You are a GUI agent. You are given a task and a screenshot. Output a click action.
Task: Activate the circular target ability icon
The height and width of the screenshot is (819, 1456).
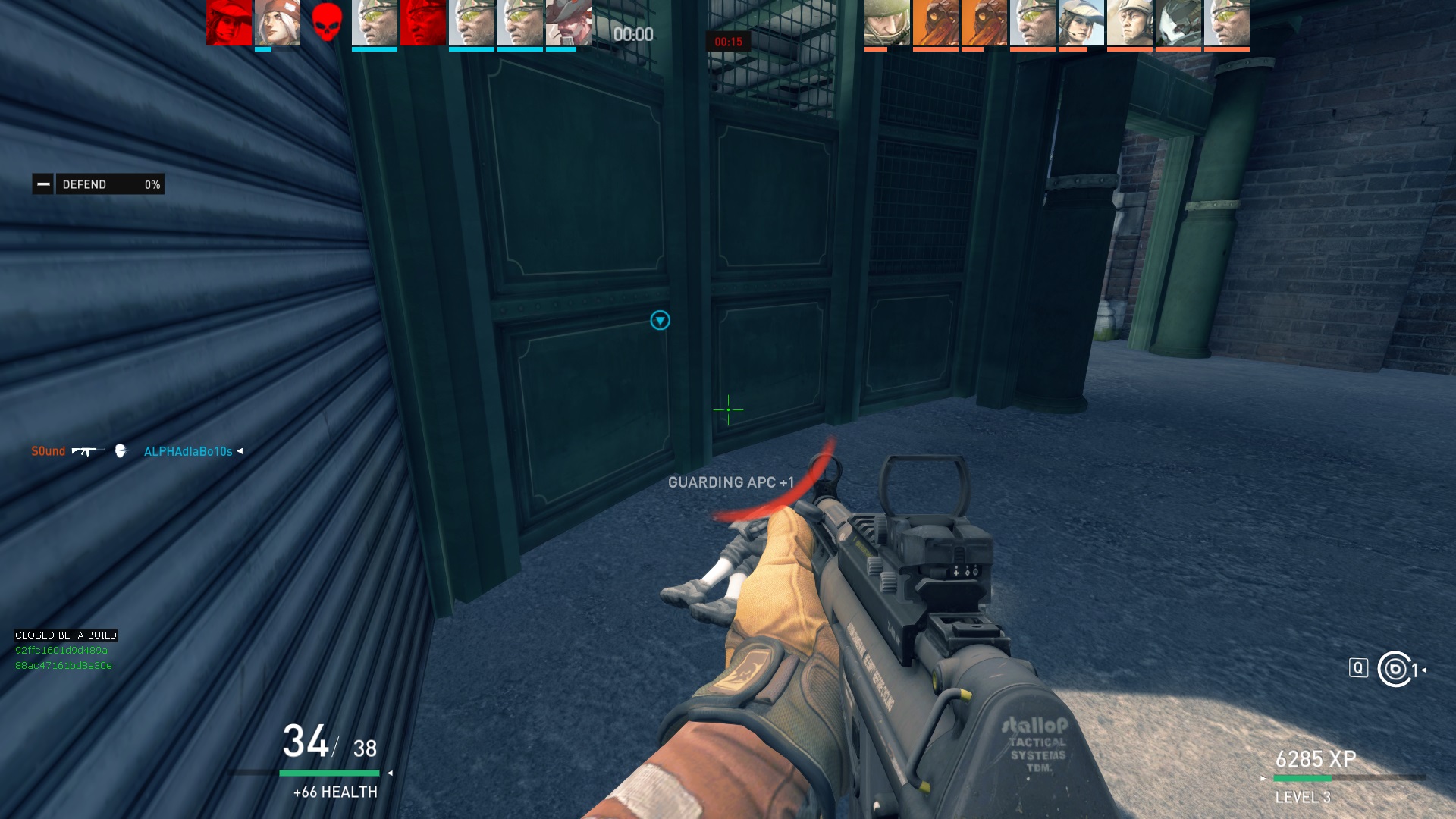(x=1395, y=670)
